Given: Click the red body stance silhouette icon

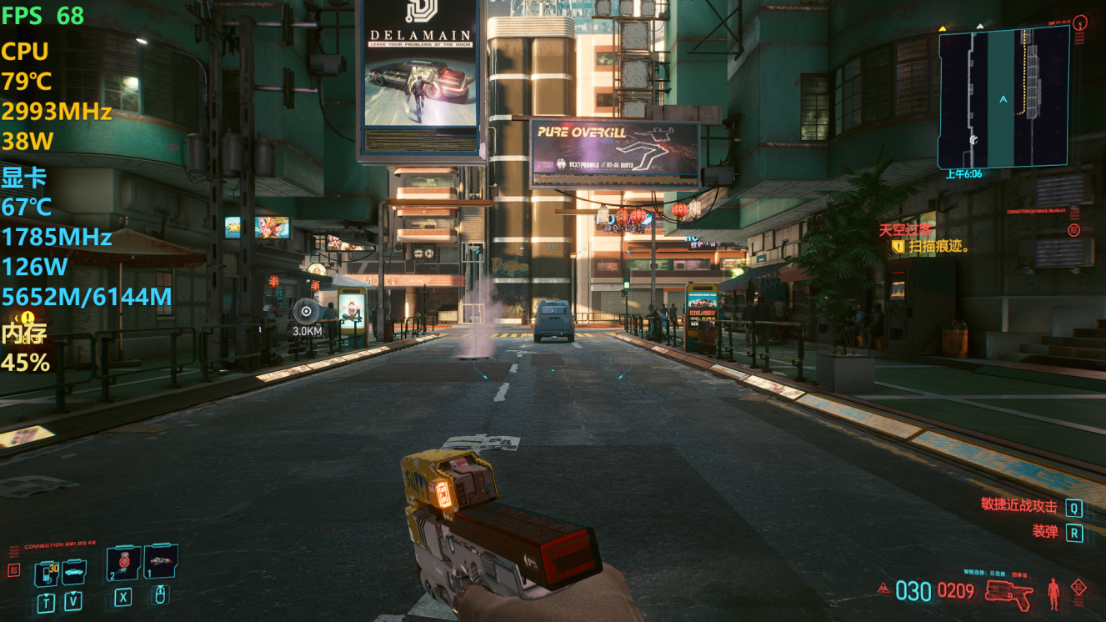Looking at the screenshot, I should click(x=1053, y=593).
